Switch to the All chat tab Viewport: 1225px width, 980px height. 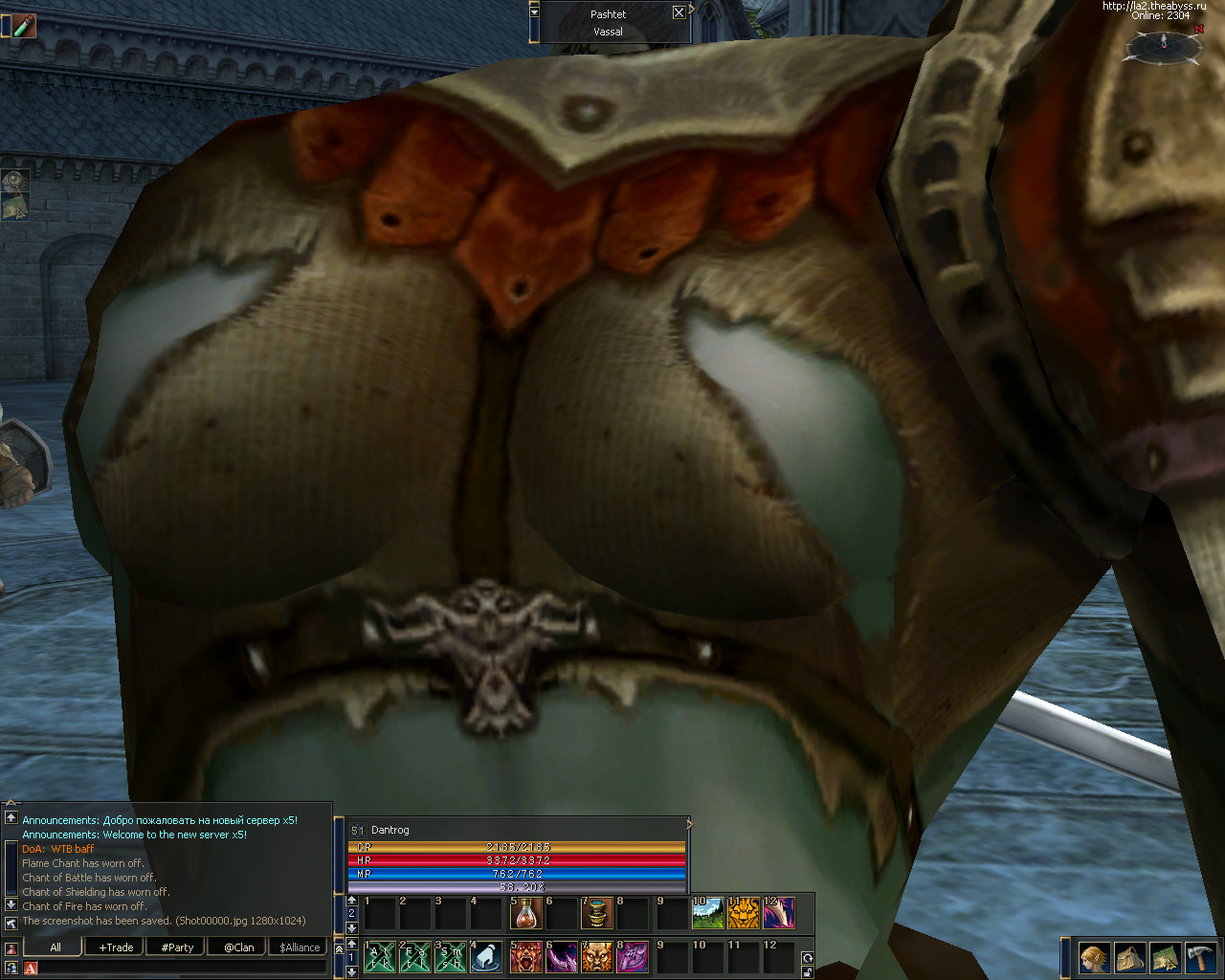tap(56, 947)
